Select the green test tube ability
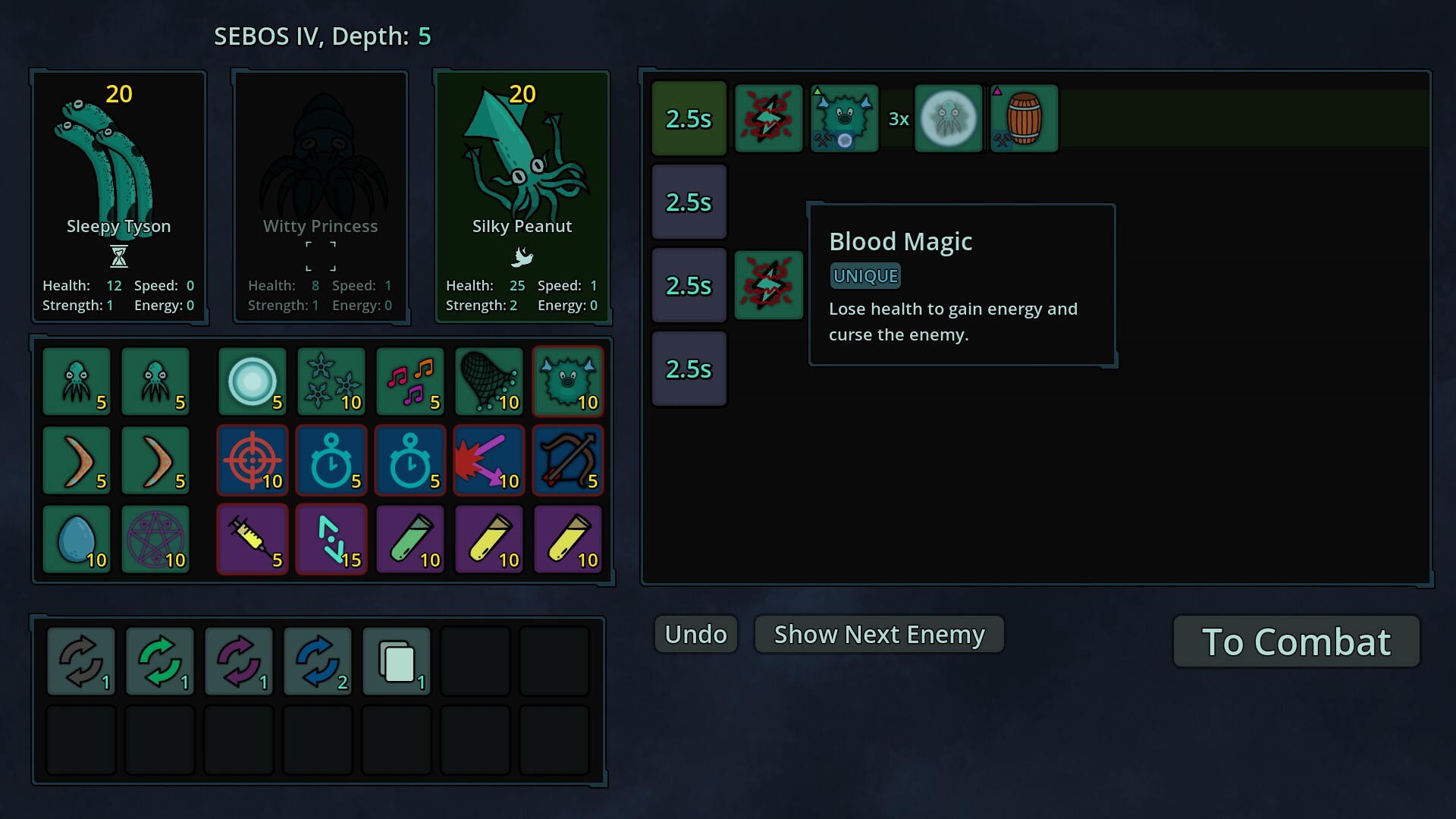The width and height of the screenshot is (1456, 819). tap(410, 539)
